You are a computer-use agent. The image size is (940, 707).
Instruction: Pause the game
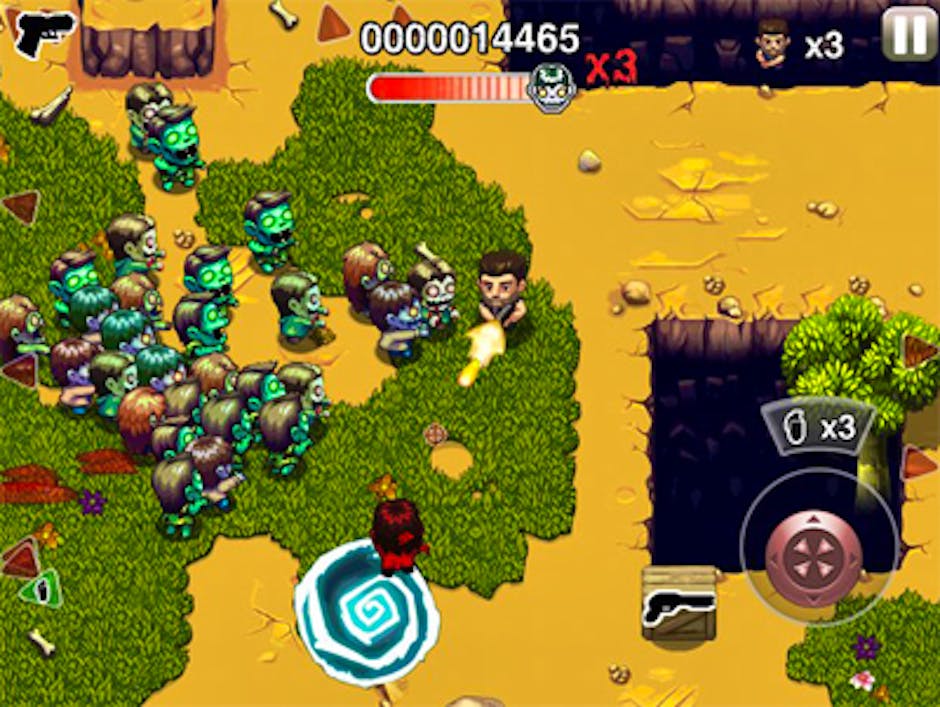909,35
